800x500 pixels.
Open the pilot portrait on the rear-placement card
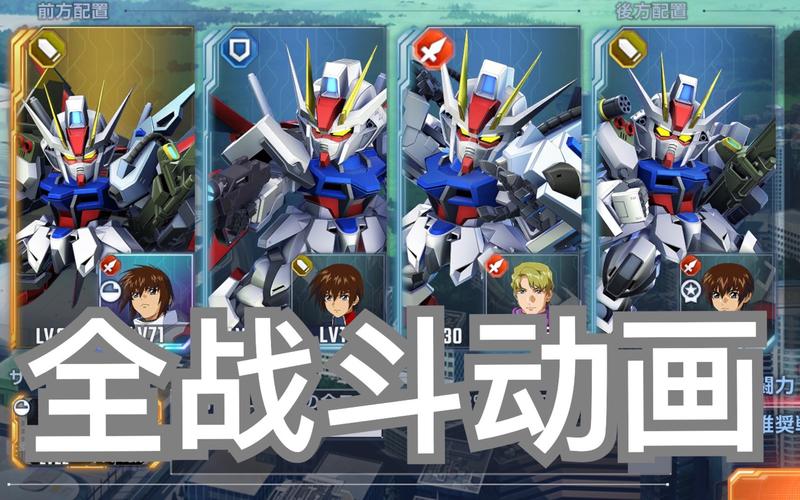point(728,288)
